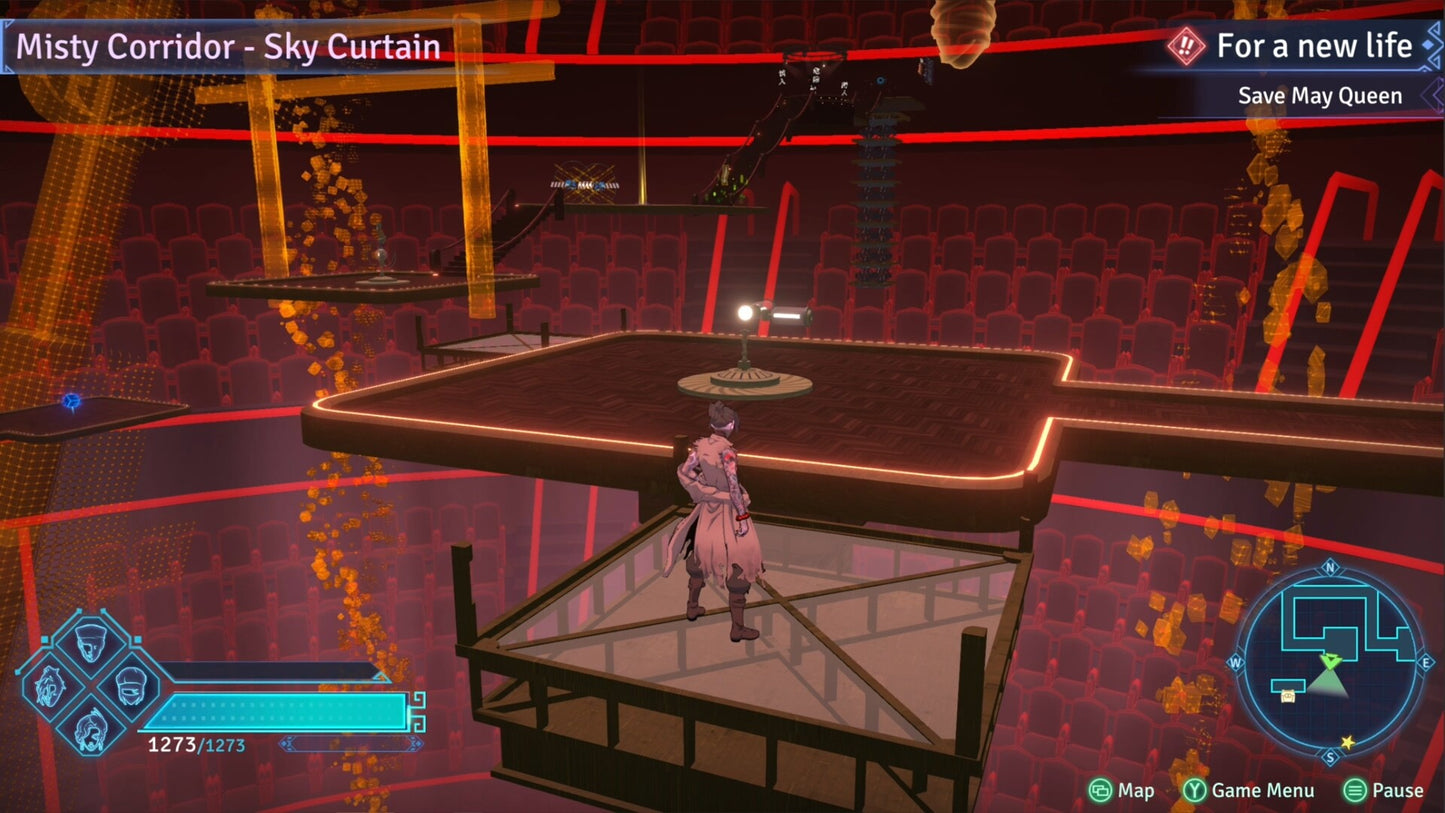The height and width of the screenshot is (813, 1445).
Task: Select the treasure chest marker on minimap
Action: pyautogui.click(x=1287, y=696)
